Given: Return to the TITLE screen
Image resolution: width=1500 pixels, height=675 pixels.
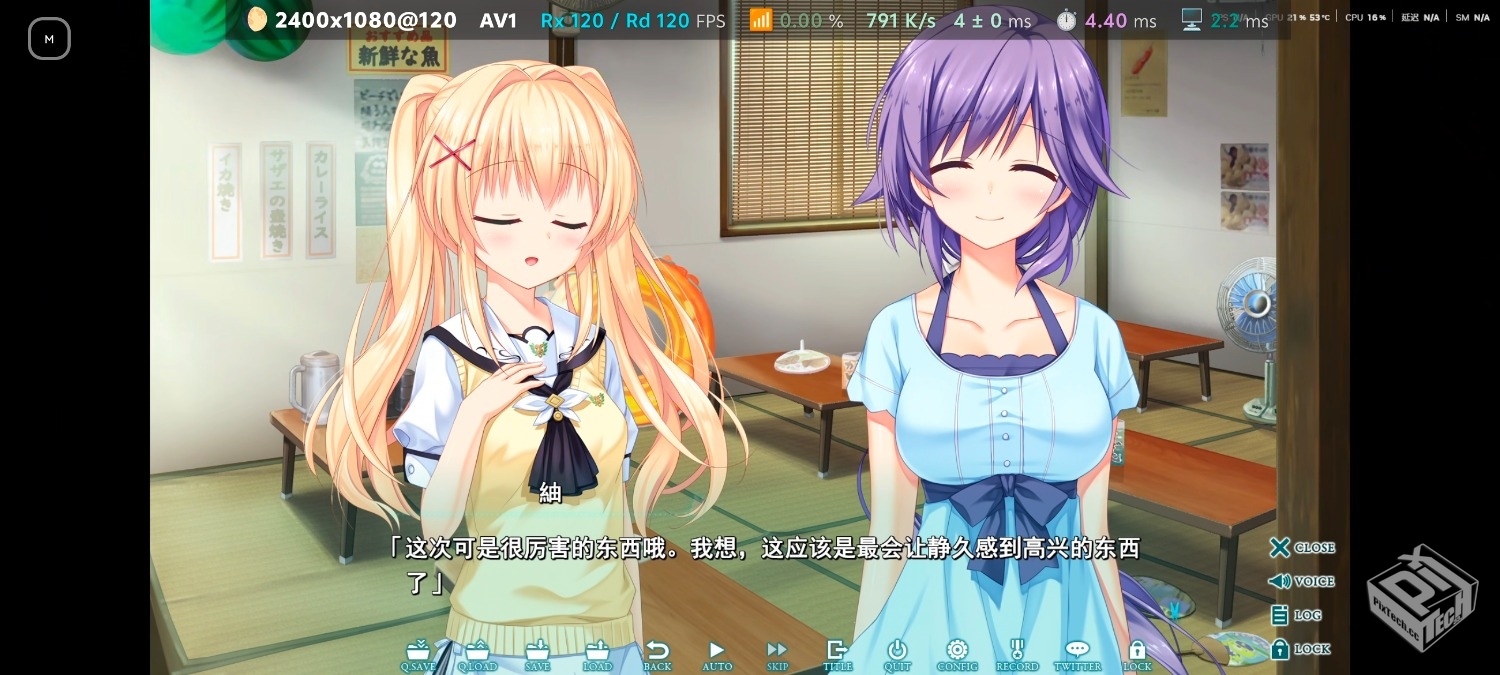Looking at the screenshot, I should [x=837, y=654].
